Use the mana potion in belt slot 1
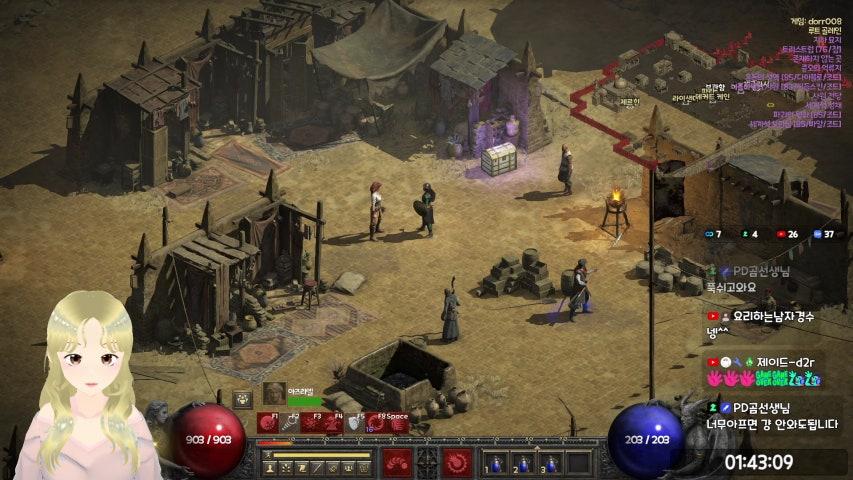The height and width of the screenshot is (480, 853). click(x=495, y=463)
